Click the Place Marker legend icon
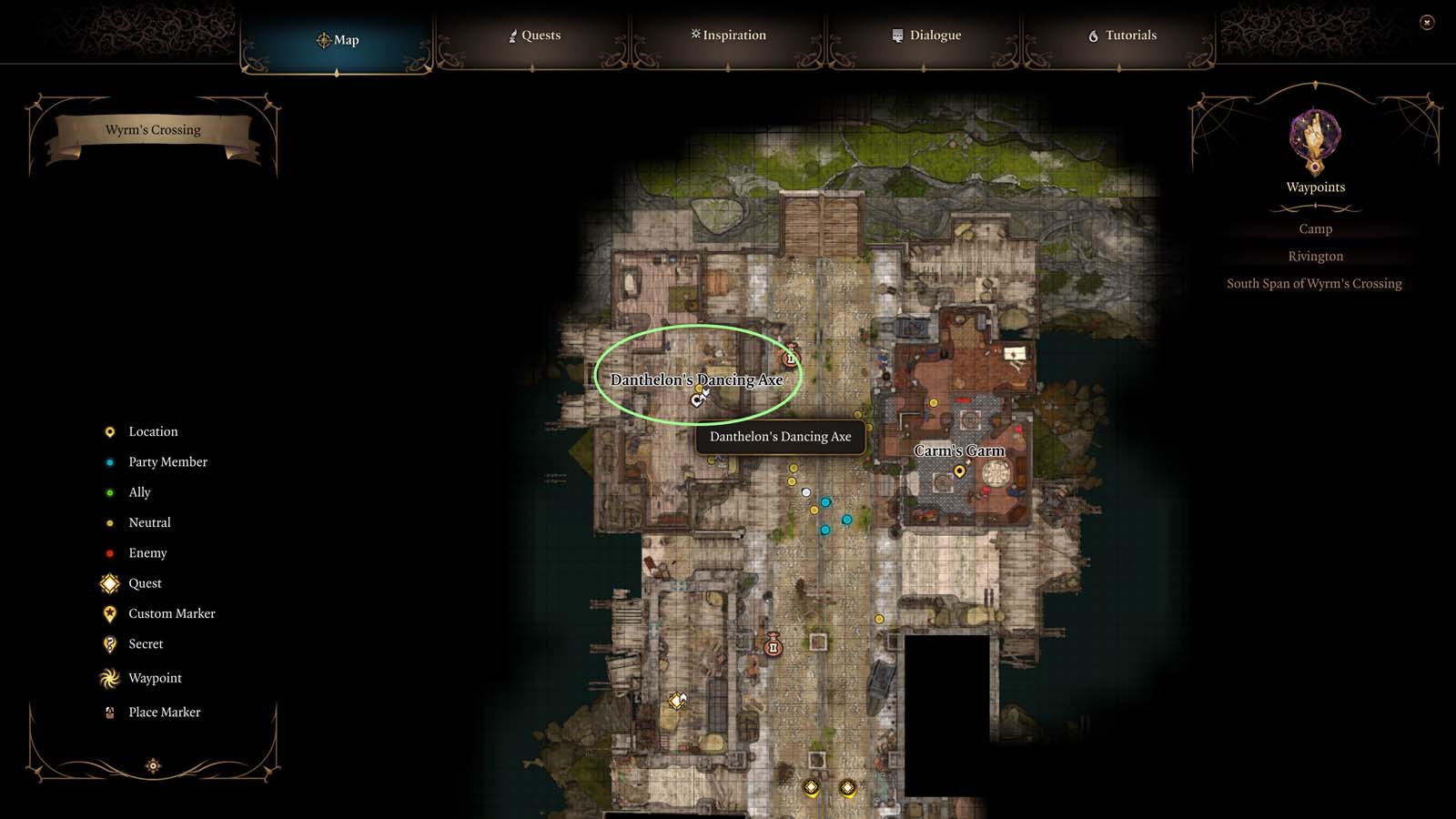 [x=109, y=712]
